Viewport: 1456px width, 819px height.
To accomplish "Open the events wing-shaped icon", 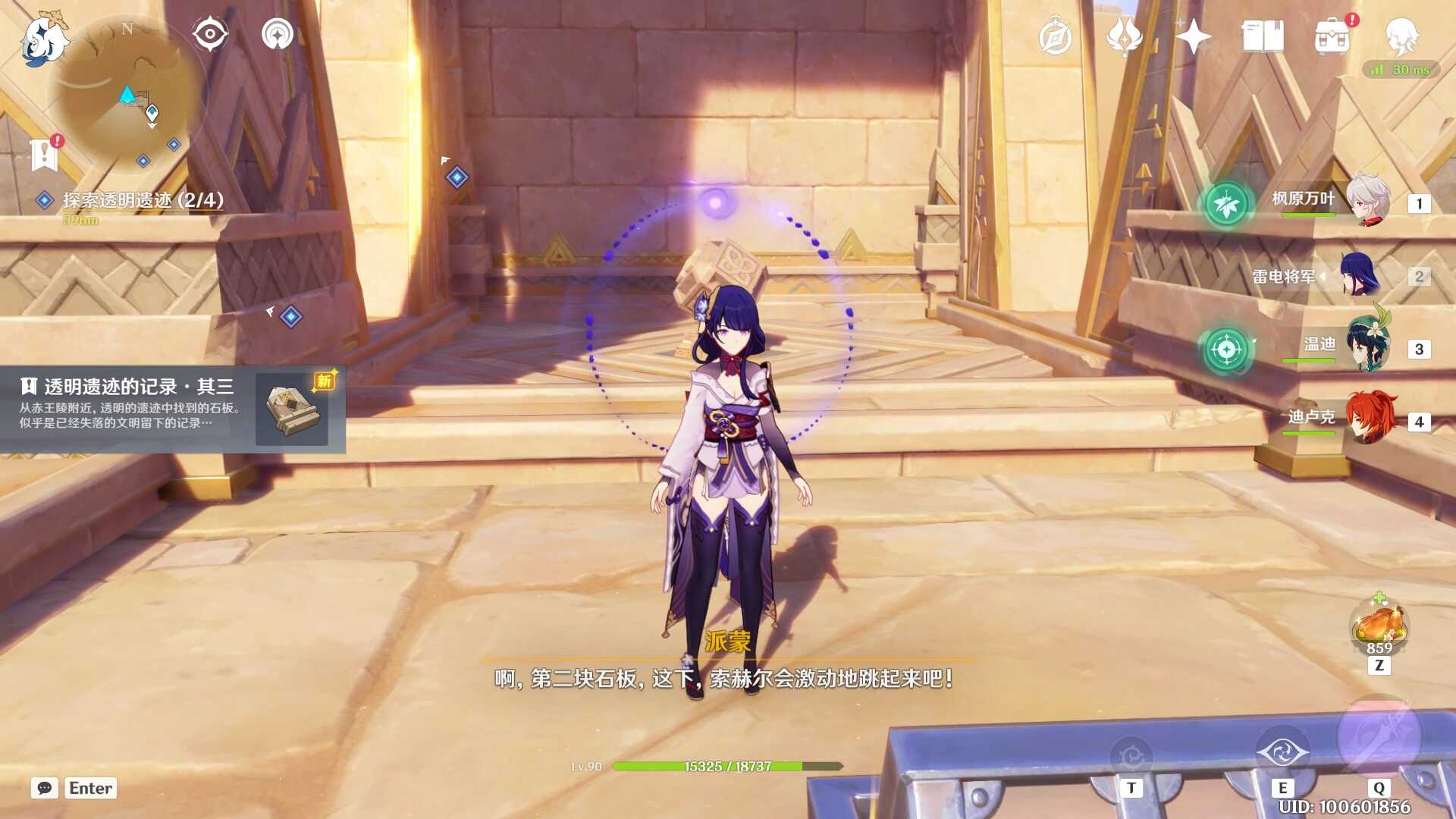I will coord(1124,36).
